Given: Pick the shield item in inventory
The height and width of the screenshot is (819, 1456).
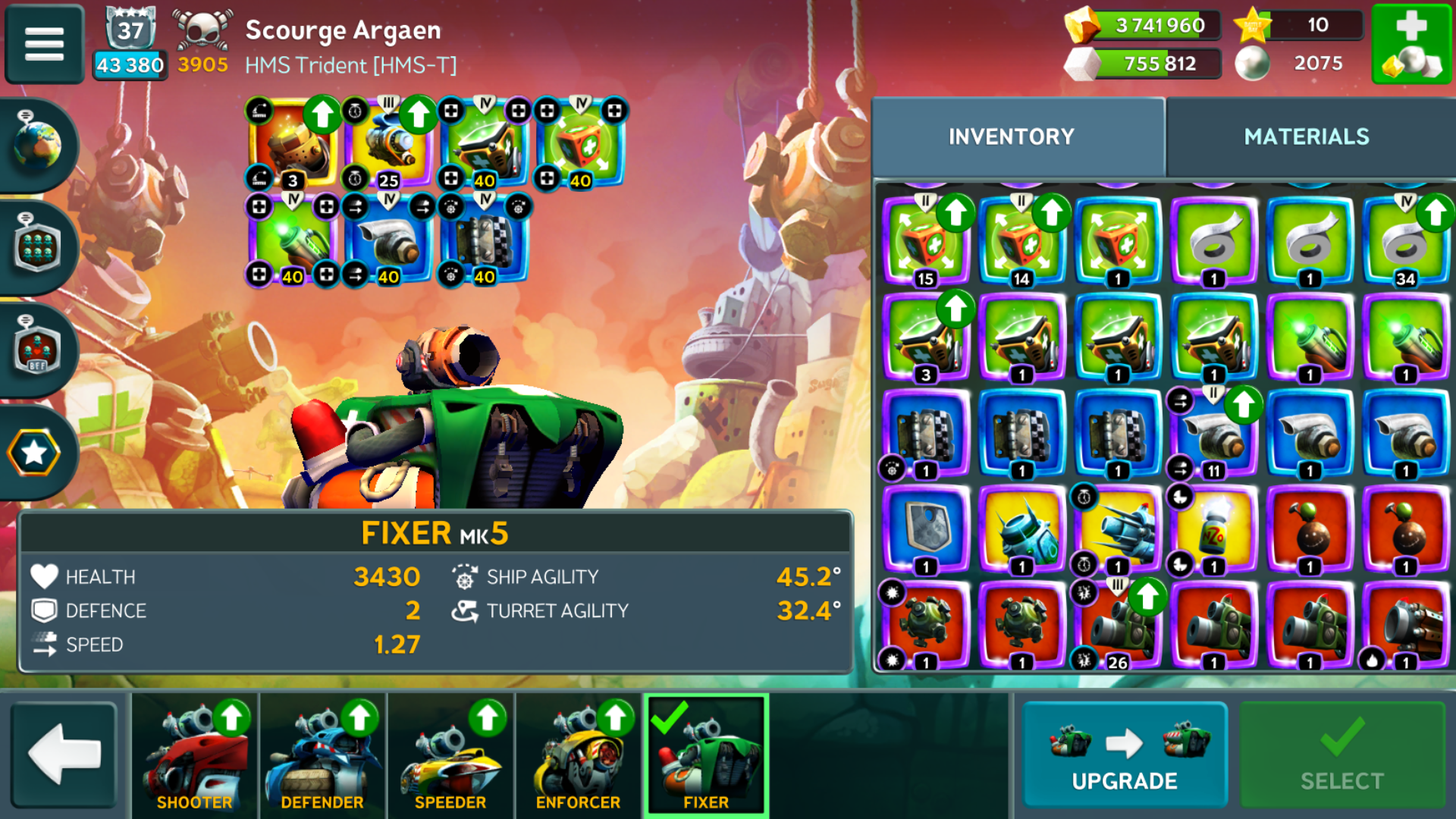Looking at the screenshot, I should 926,528.
